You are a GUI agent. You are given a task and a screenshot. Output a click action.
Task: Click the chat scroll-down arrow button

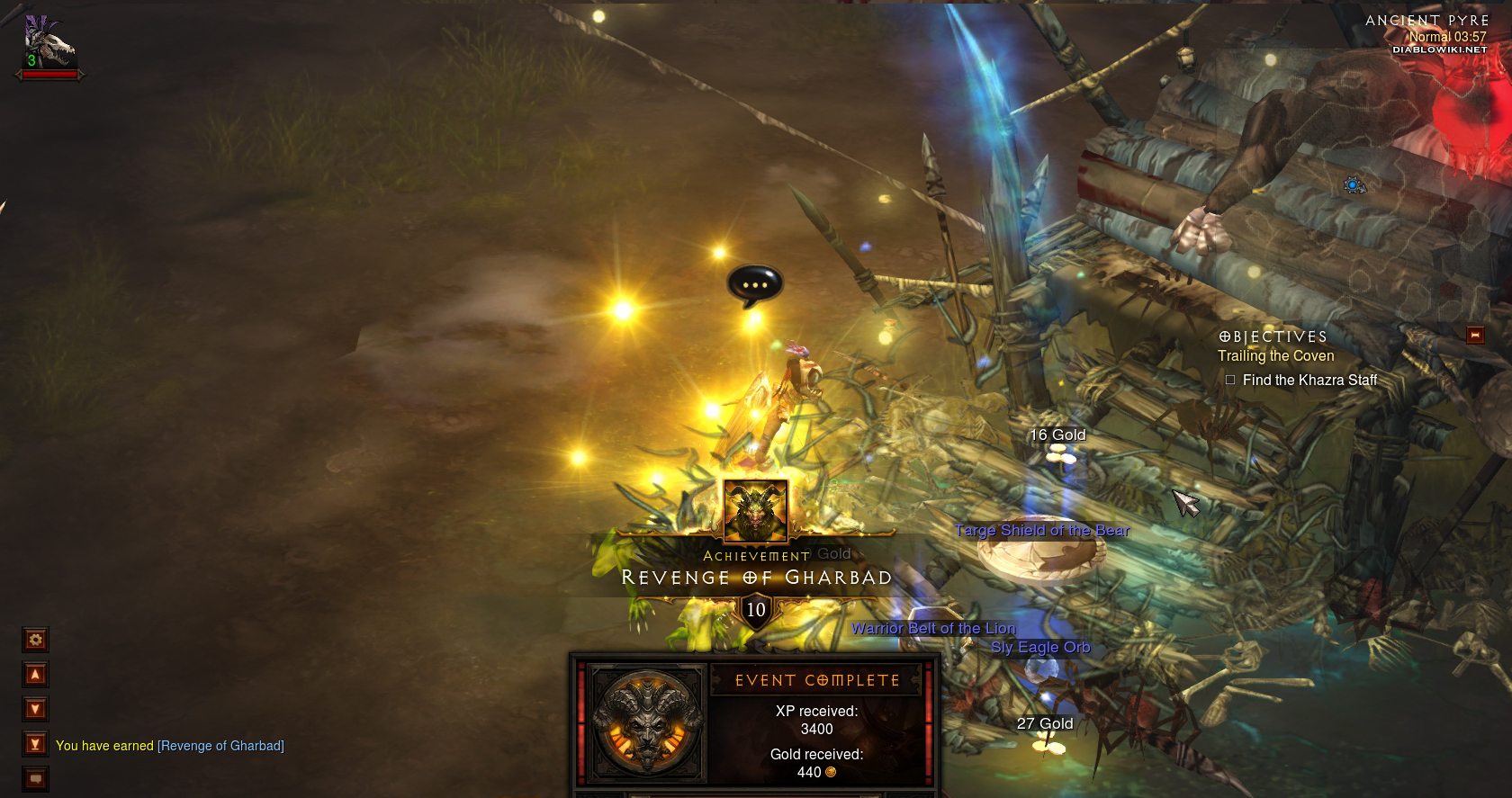[x=35, y=709]
